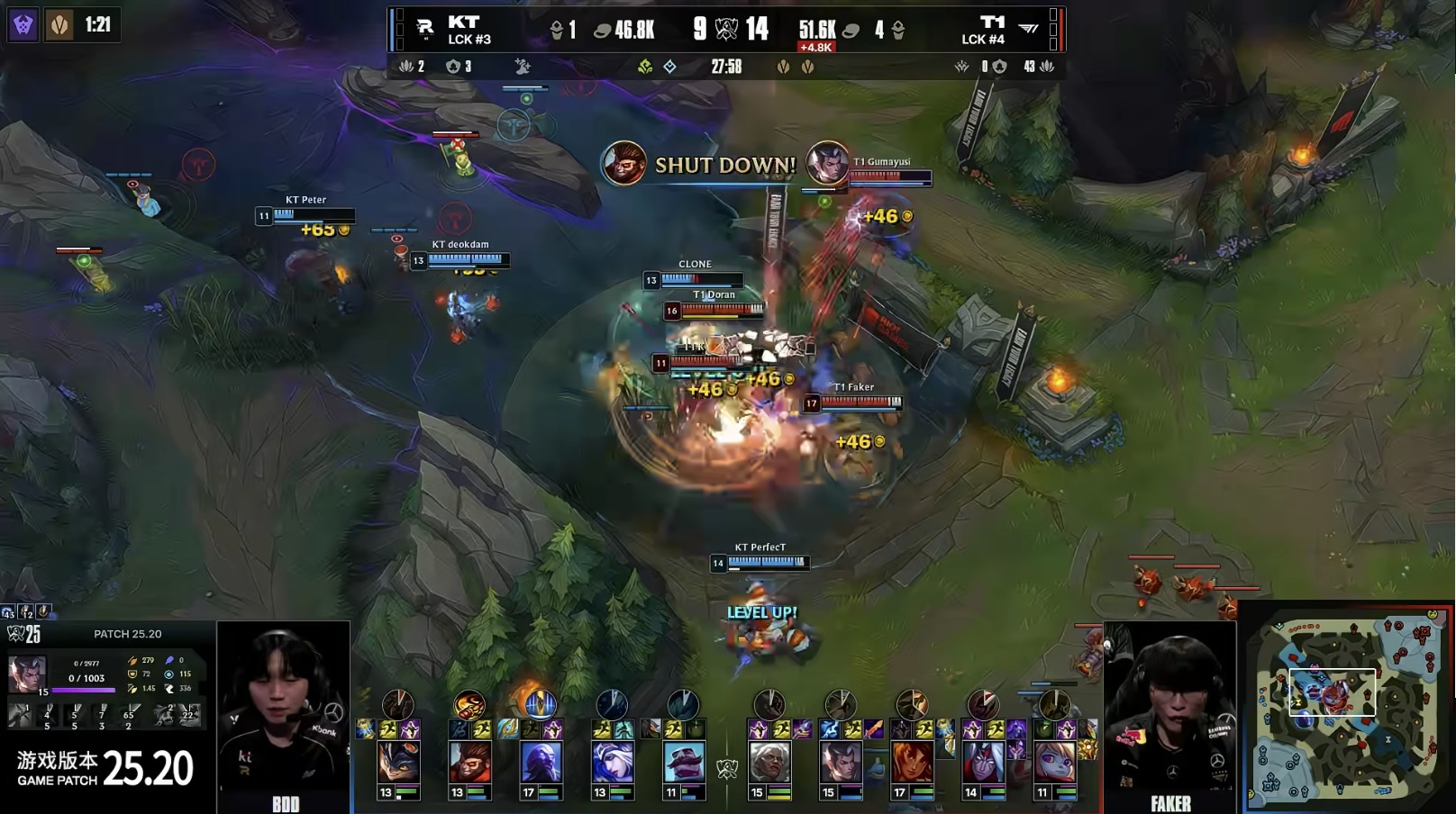The image size is (1456, 814).
Task: Click the selected champion portrait in stats panel
Action: tap(26, 673)
